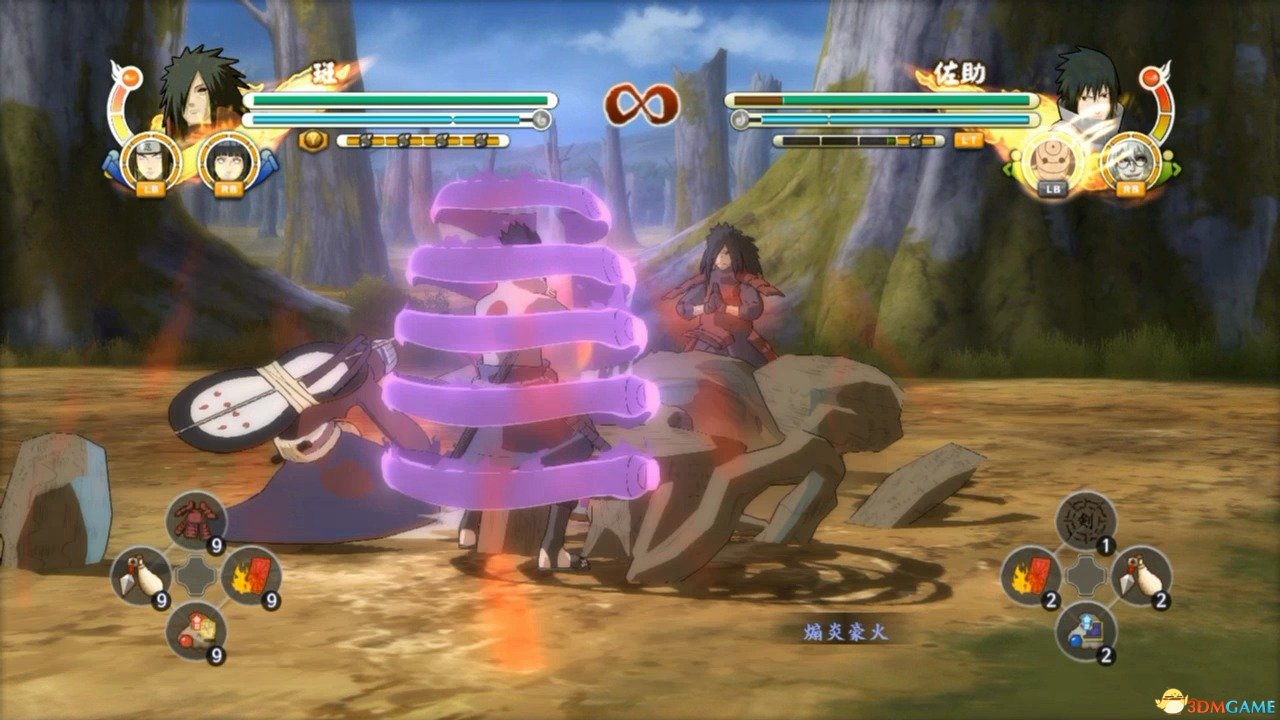The width and height of the screenshot is (1280, 720).
Task: Activate the fire paper bomb with count 2
Action: point(1031,575)
